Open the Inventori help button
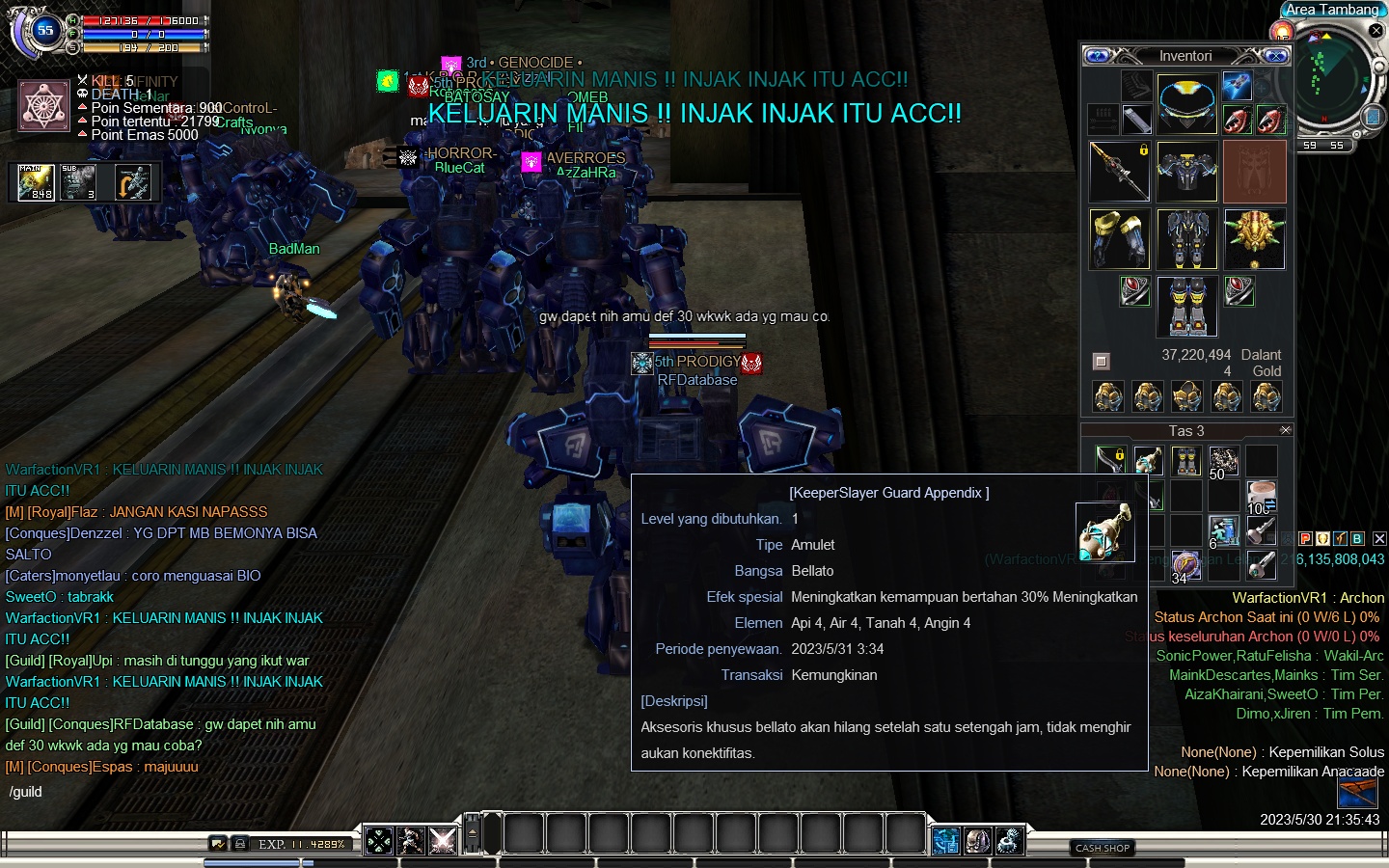This screenshot has width=1389, height=868. point(1098,56)
